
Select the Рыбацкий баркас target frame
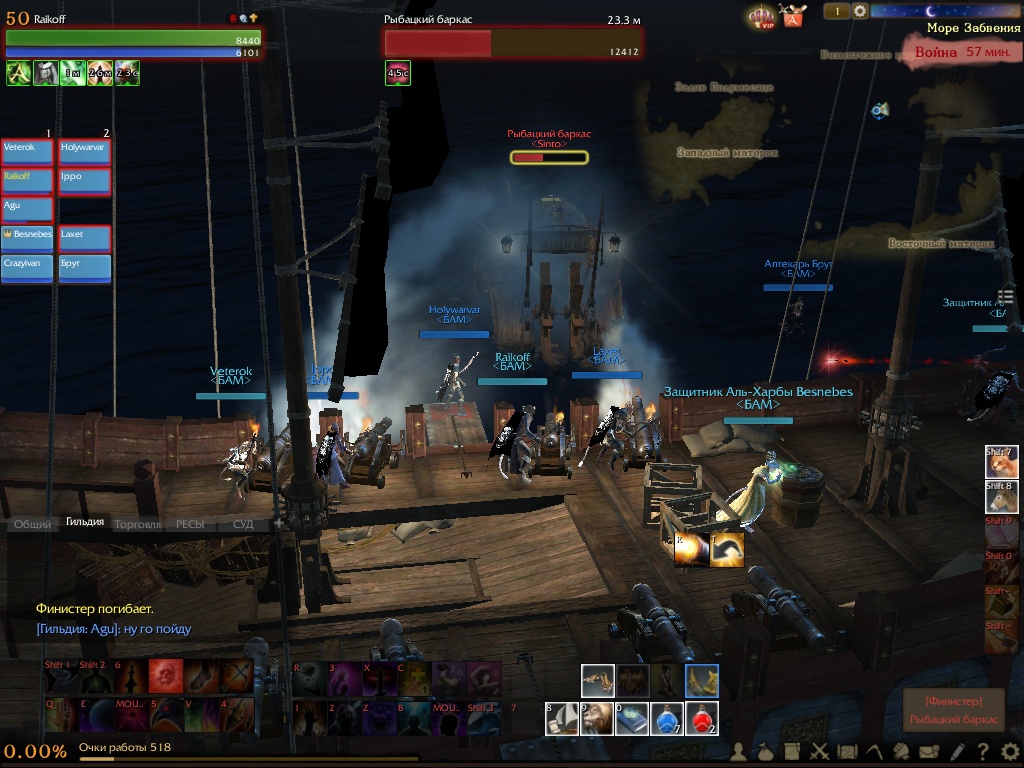tap(512, 42)
